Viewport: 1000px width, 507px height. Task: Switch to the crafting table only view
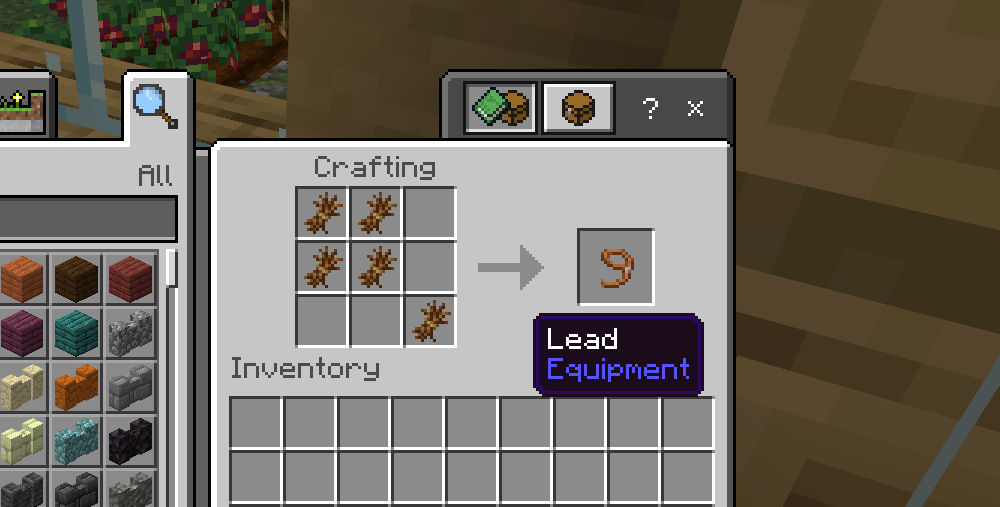point(578,107)
